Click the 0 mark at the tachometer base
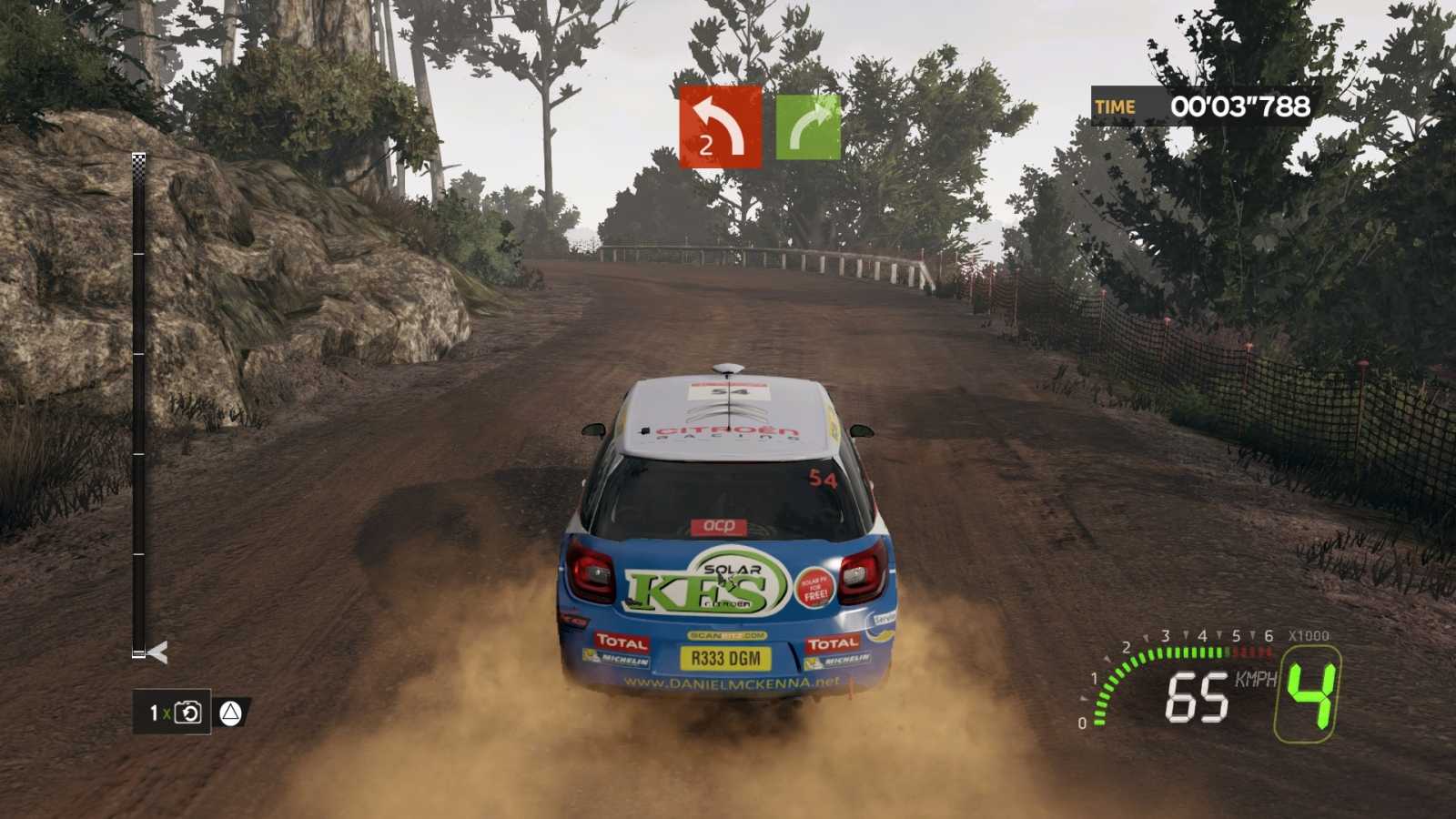The height and width of the screenshot is (819, 1456). [1080, 725]
